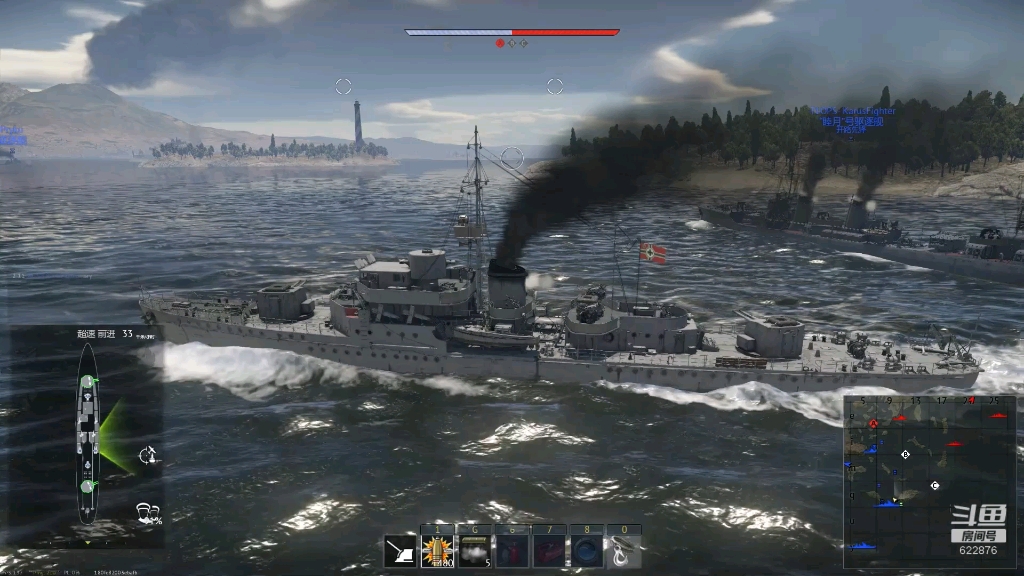Viewport: 1024px width, 576px height.
Task: Select the blue round slot numbered 8
Action: point(585,551)
